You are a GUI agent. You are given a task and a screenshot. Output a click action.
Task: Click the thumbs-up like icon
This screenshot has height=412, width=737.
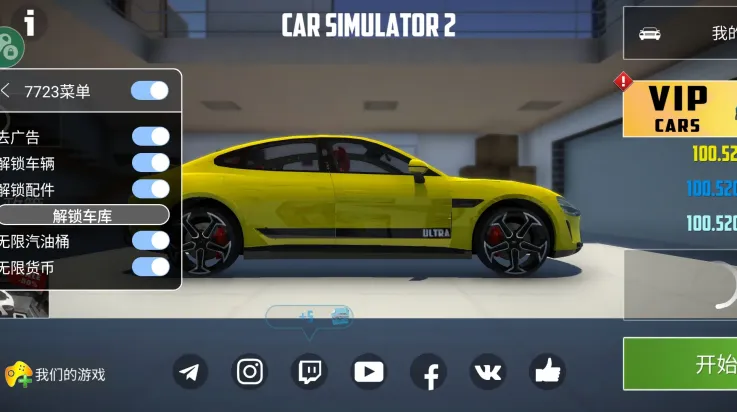[547, 372]
